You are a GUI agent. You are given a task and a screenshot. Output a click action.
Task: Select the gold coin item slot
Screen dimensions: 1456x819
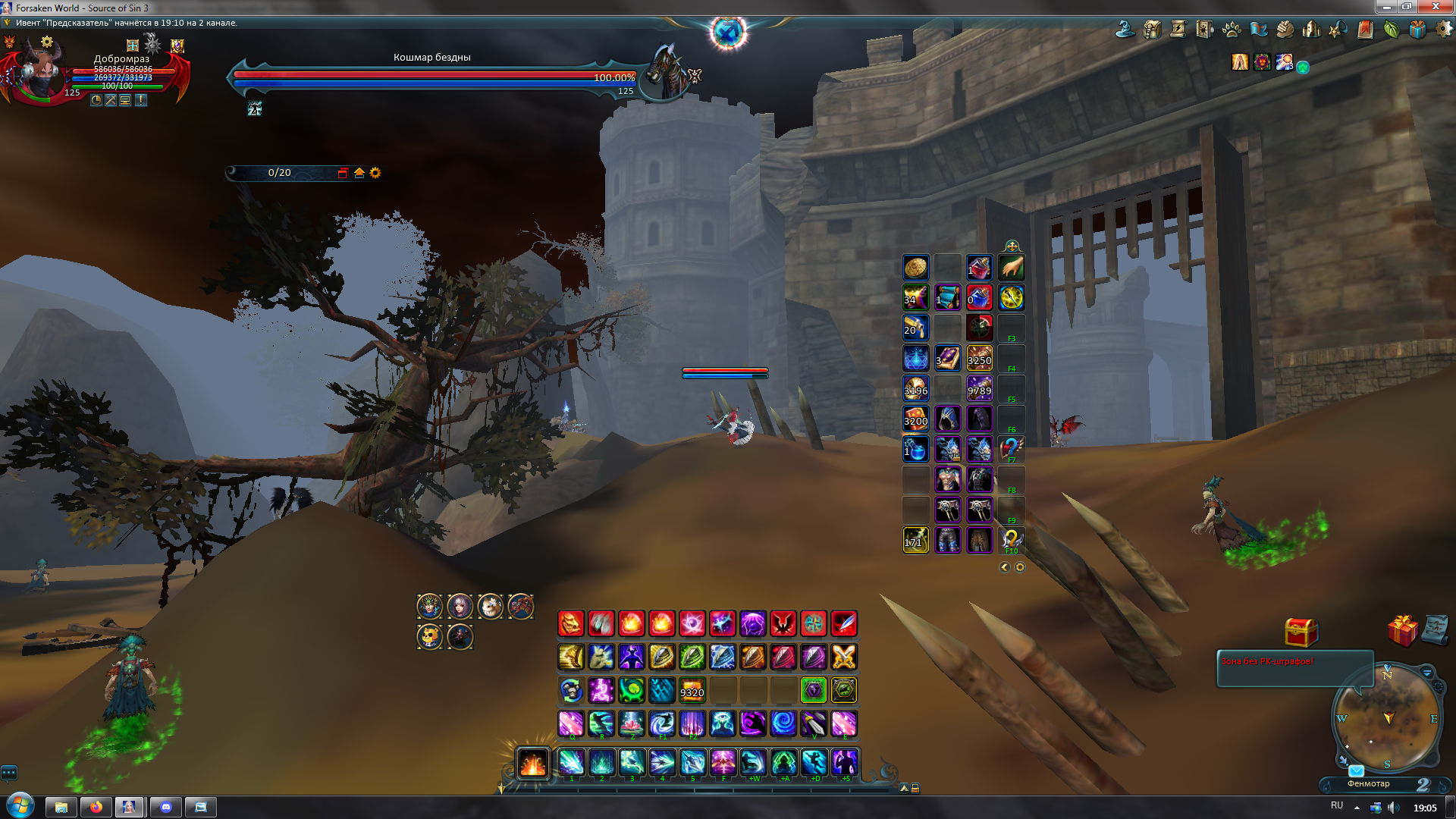point(915,267)
